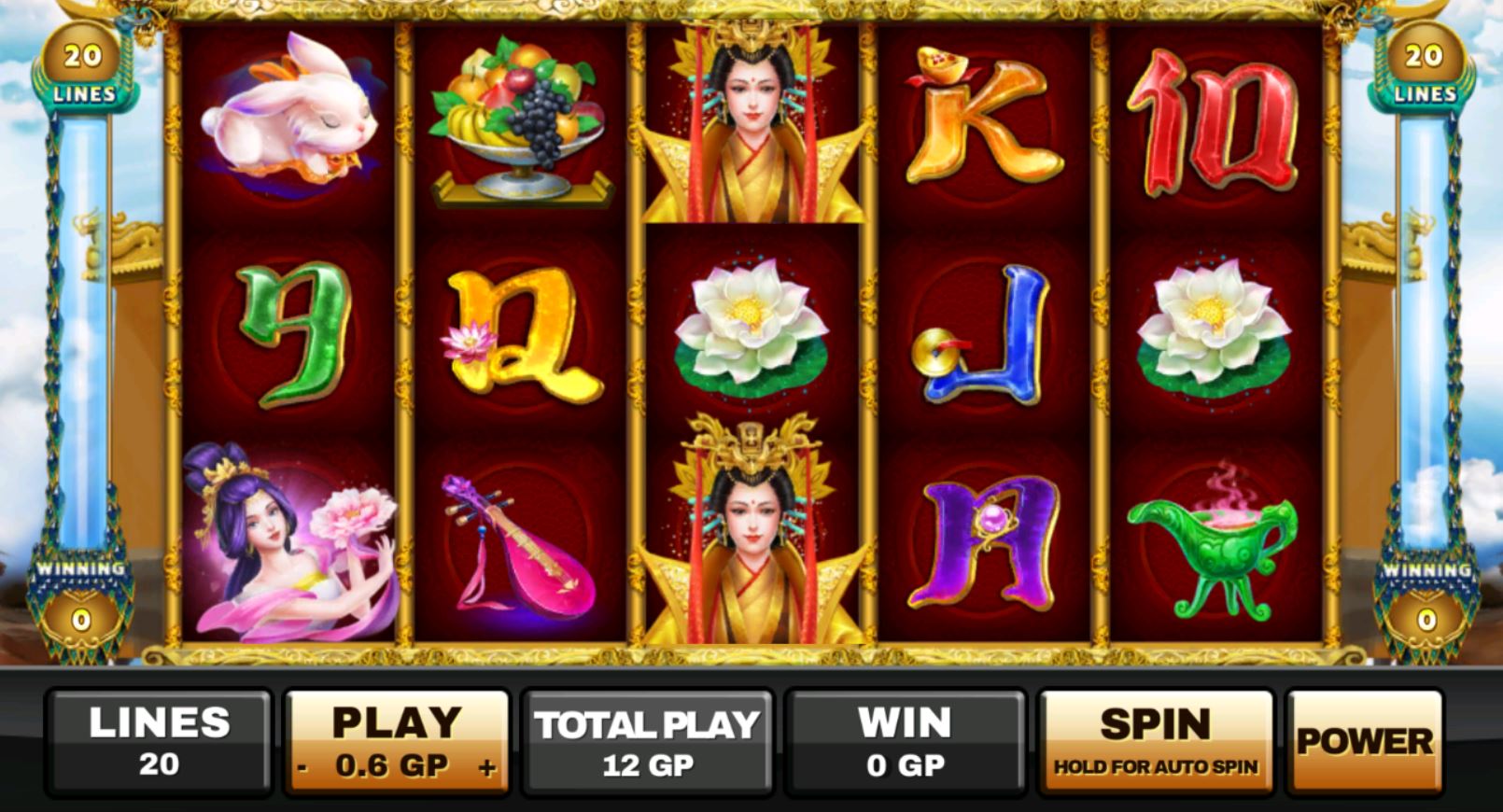
Task: Spin the slot reels
Action: [x=1156, y=742]
